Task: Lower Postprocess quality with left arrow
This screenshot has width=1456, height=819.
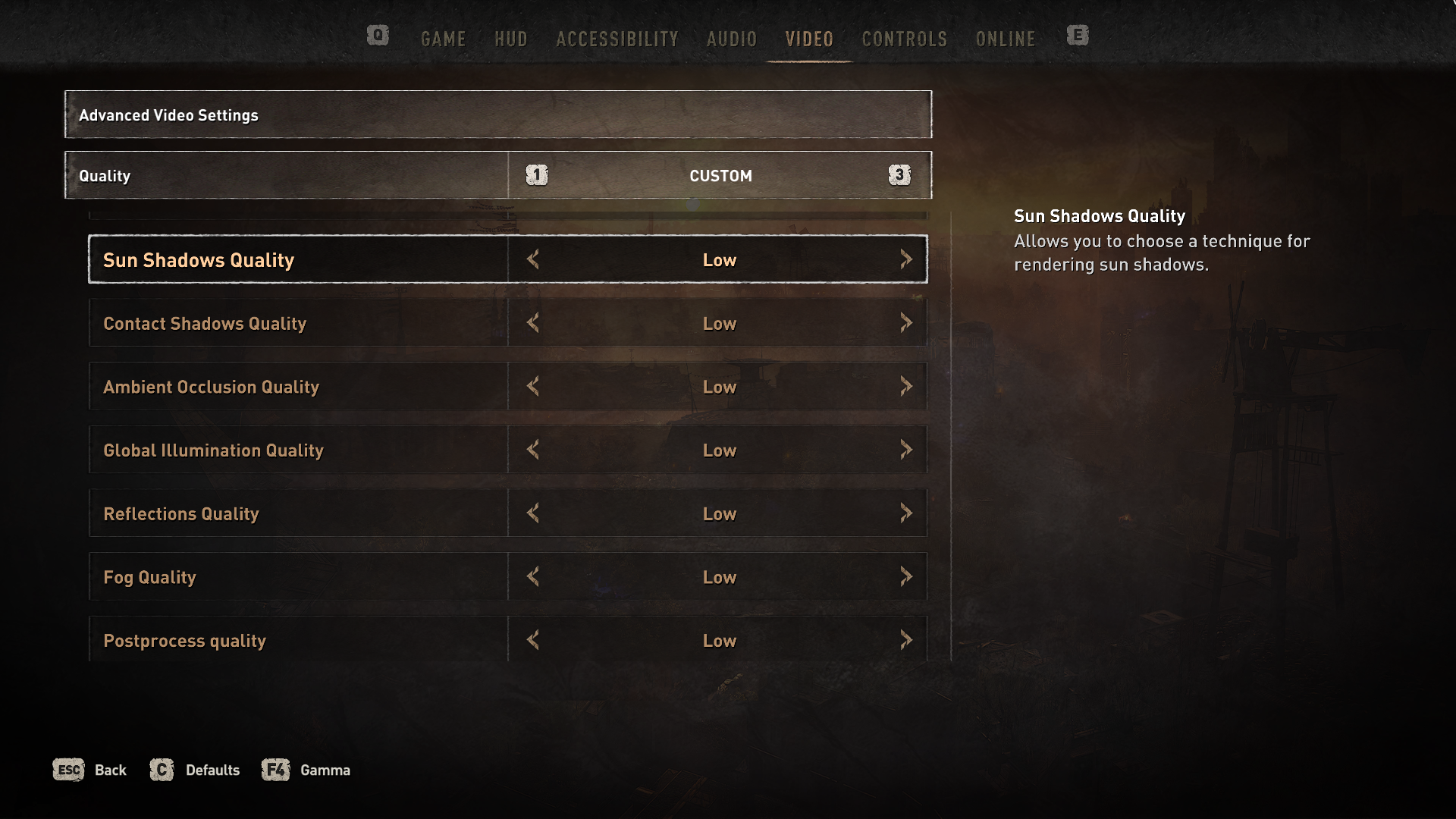Action: tap(533, 640)
